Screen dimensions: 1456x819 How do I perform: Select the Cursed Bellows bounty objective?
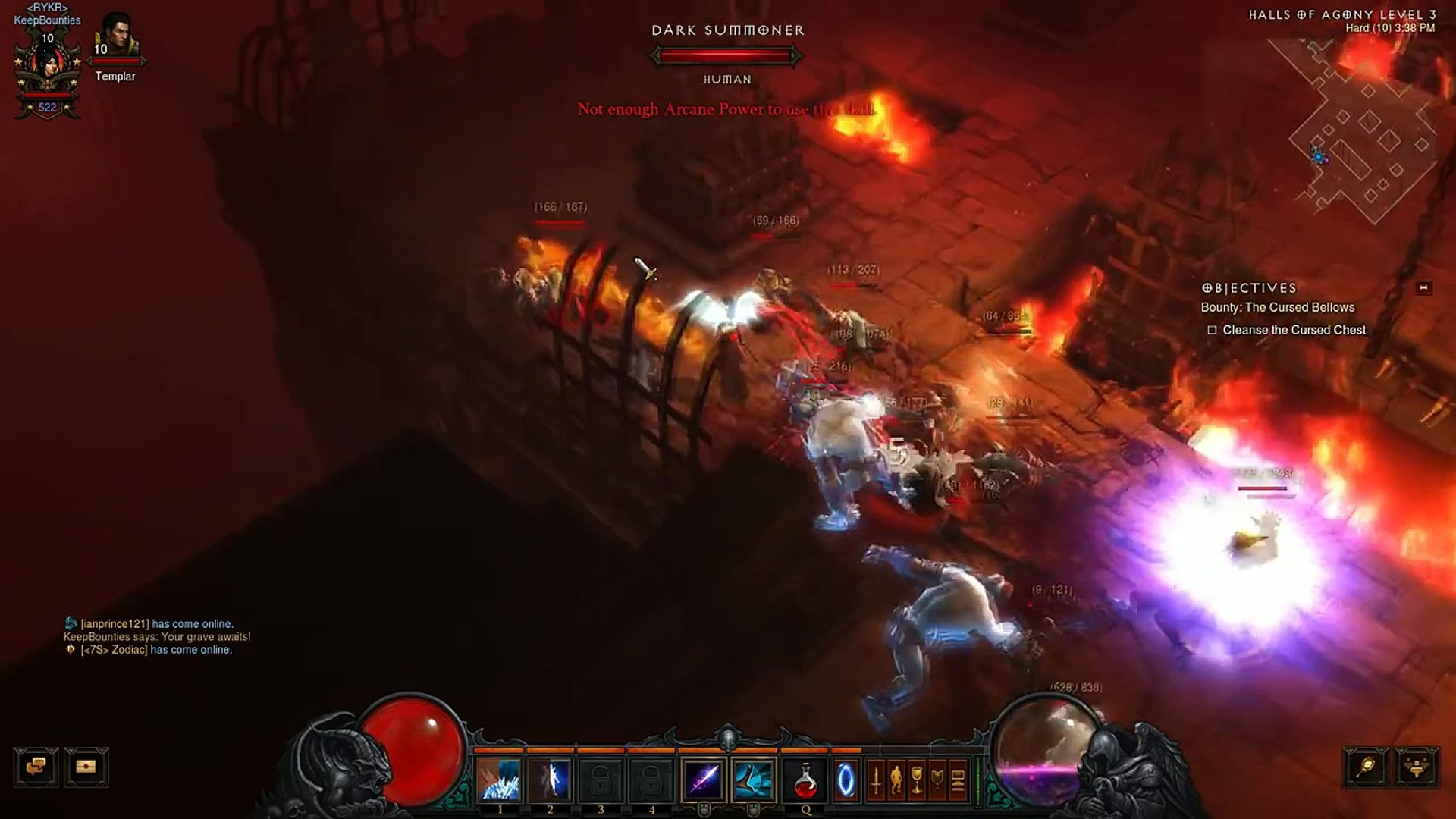pos(1277,307)
